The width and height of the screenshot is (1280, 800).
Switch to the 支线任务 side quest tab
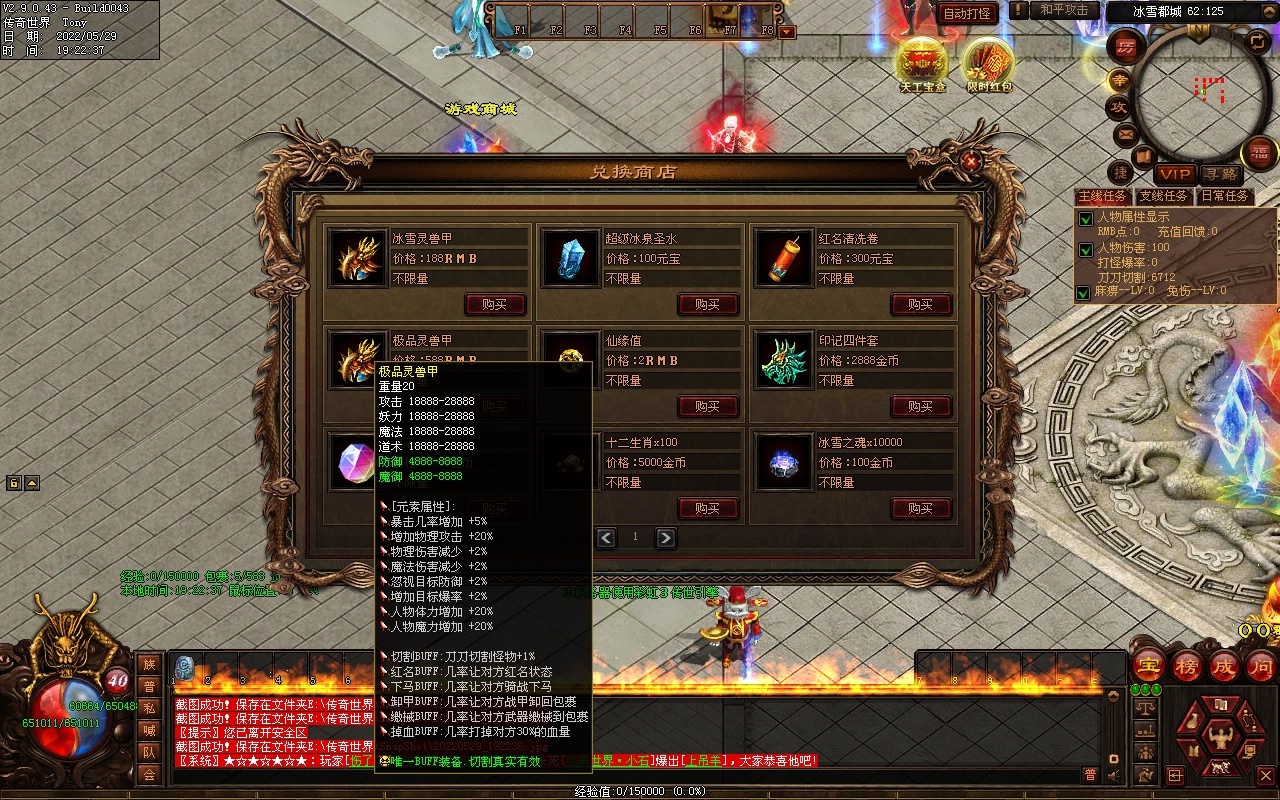coord(1164,196)
